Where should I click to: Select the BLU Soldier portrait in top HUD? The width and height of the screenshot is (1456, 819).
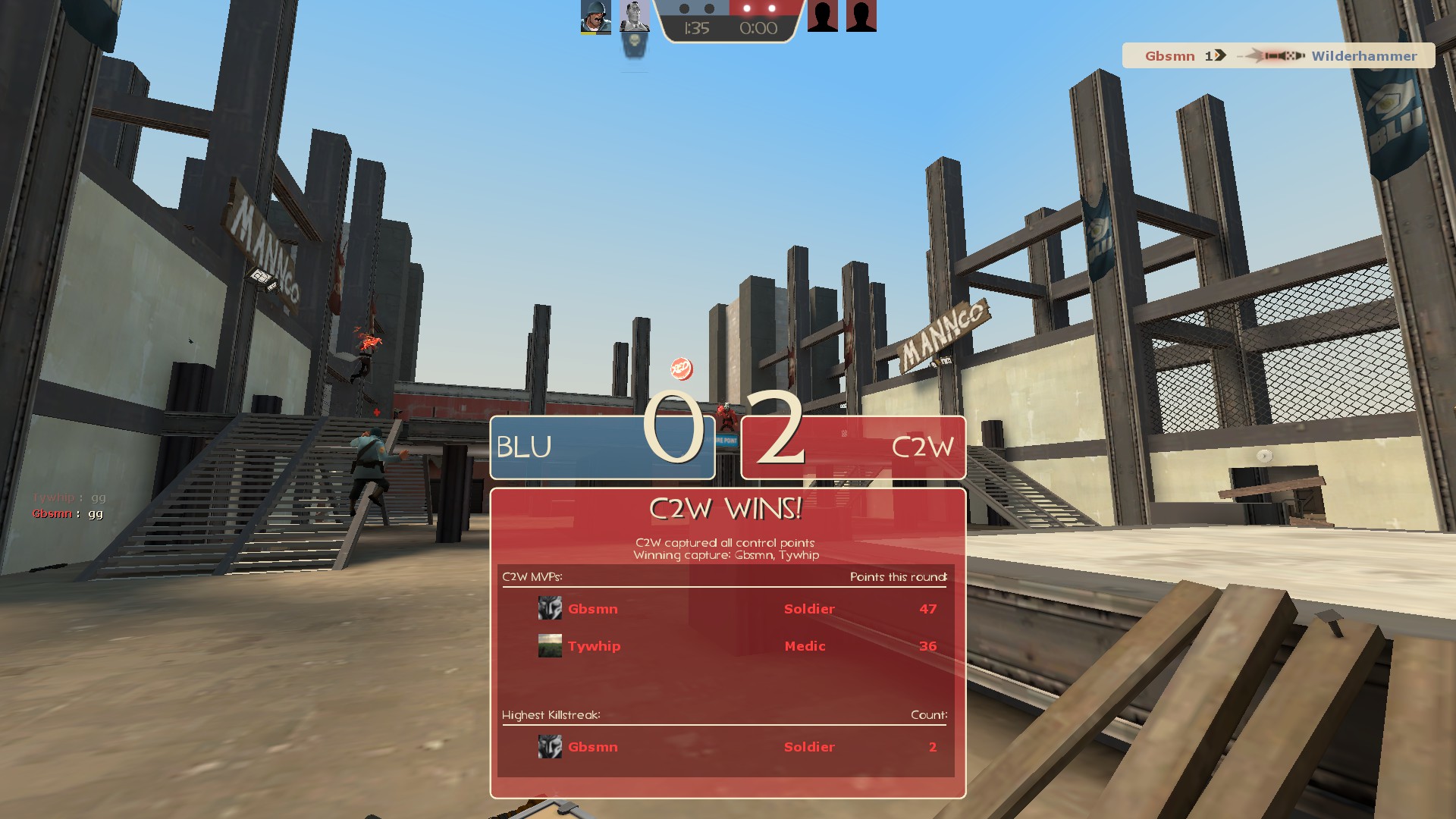[595, 17]
